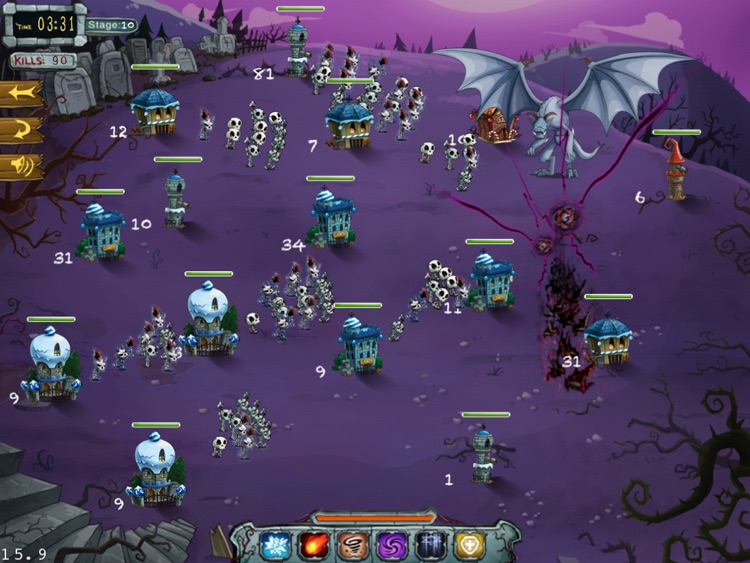Choose the golden shield cross spell

pos(470,545)
